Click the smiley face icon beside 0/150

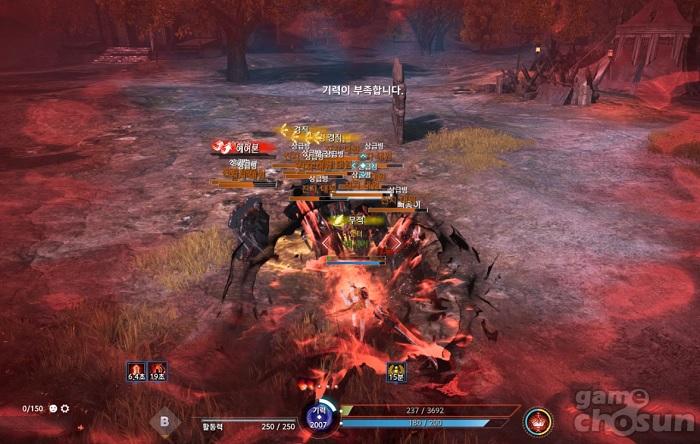52,409
